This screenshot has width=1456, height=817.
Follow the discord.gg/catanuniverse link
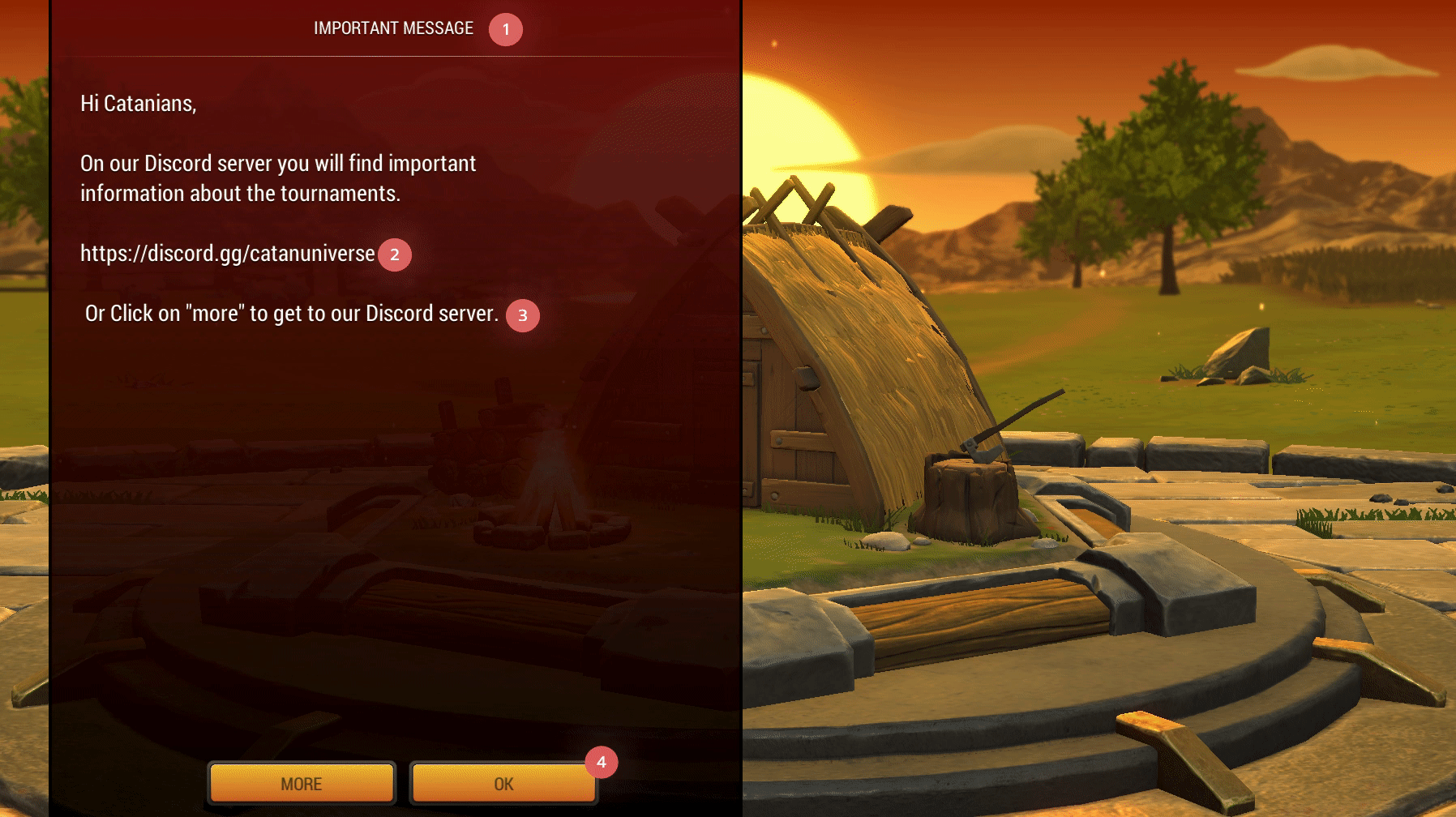coord(227,254)
